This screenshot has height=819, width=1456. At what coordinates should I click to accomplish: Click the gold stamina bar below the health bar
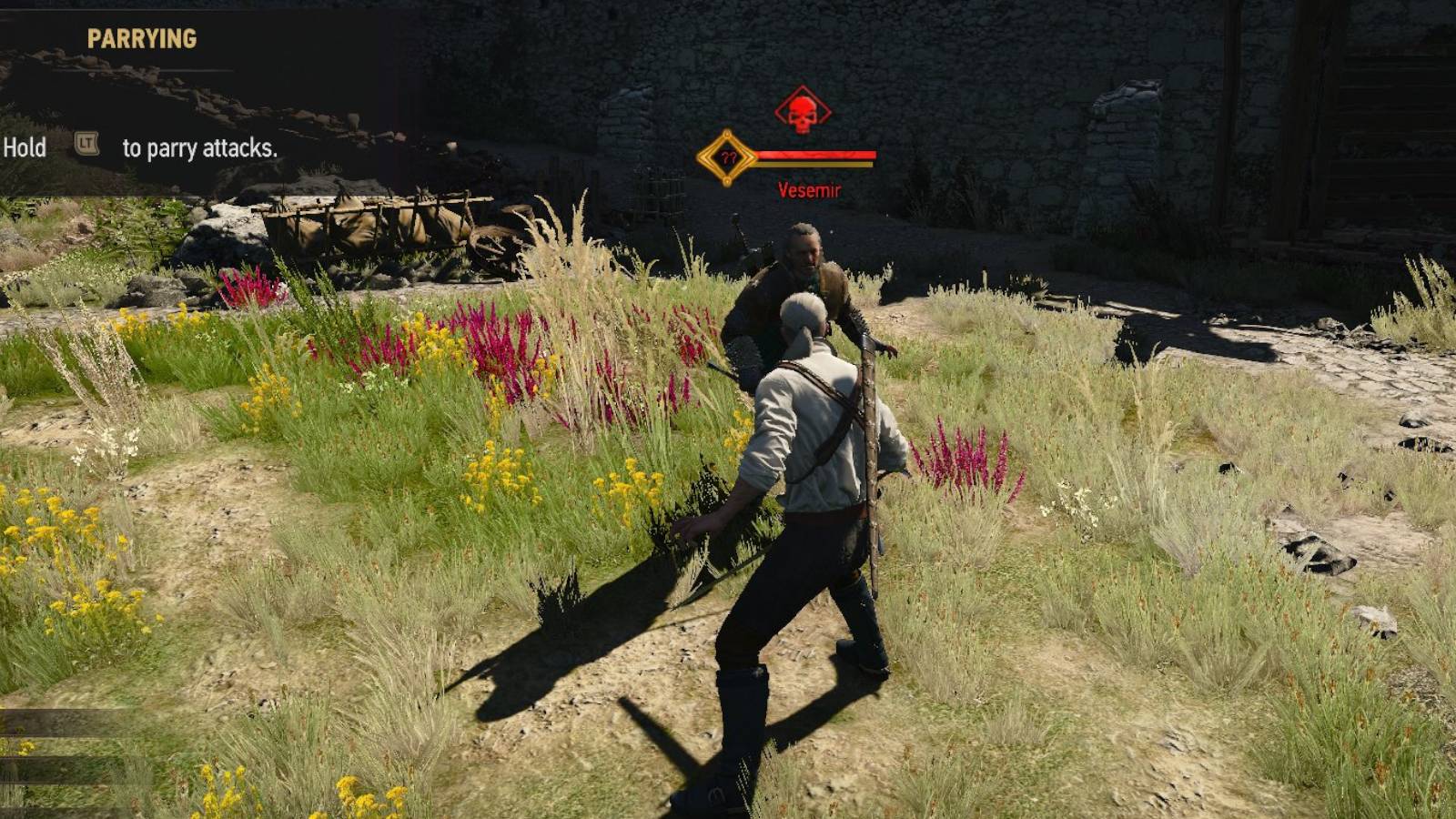[814, 165]
